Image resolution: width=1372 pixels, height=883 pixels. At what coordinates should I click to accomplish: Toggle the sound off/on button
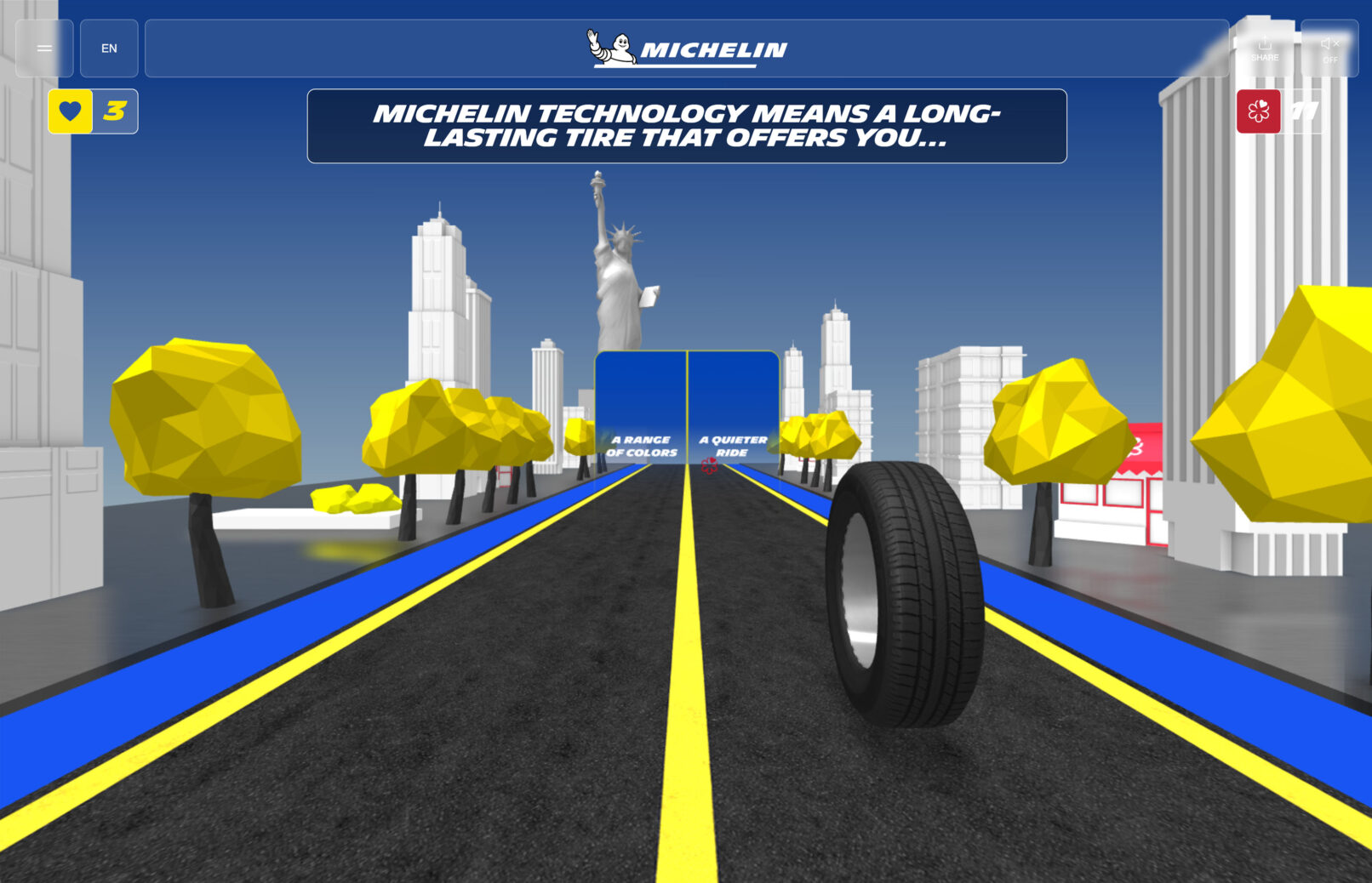[x=1329, y=48]
